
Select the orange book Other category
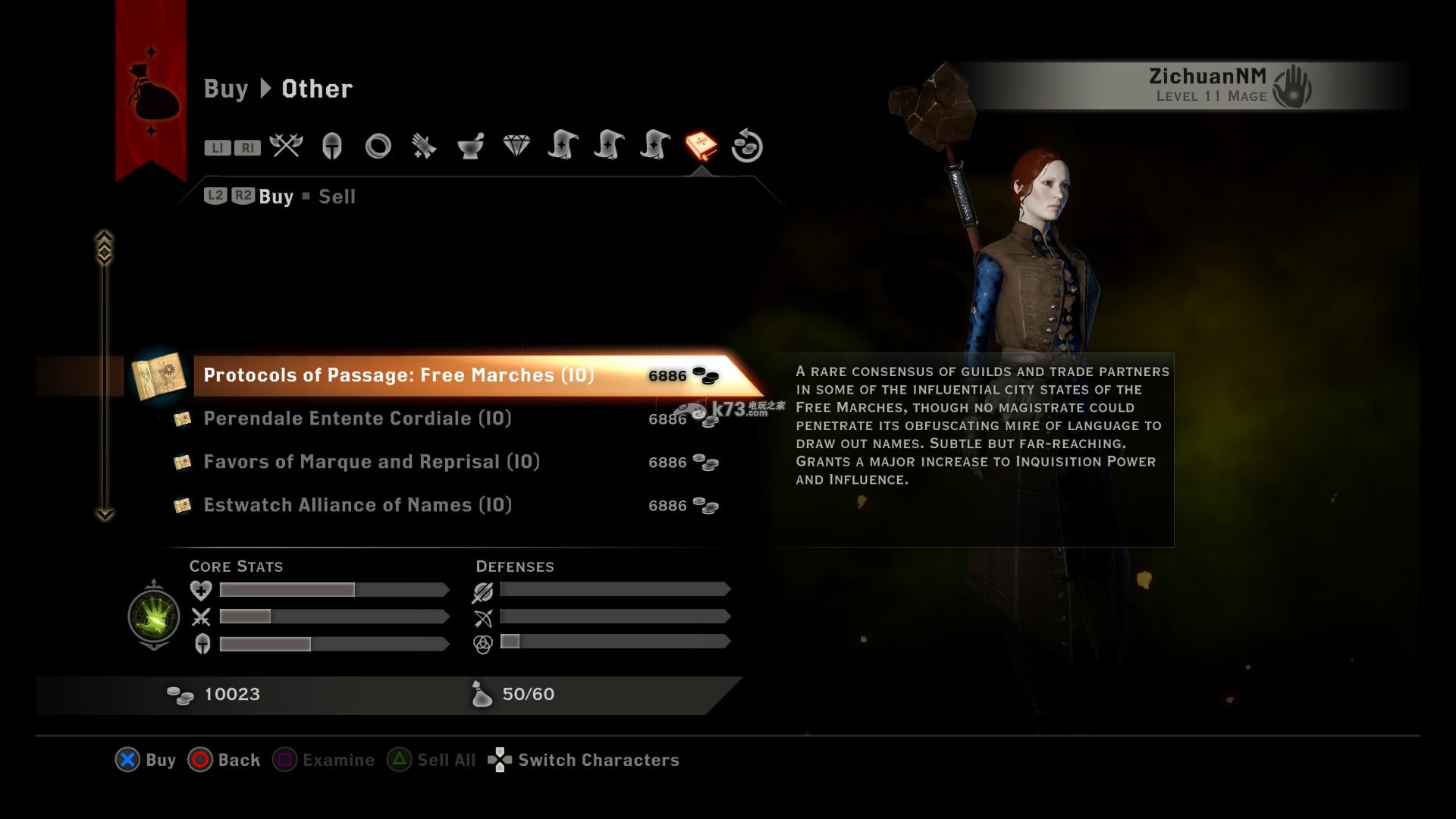click(701, 146)
